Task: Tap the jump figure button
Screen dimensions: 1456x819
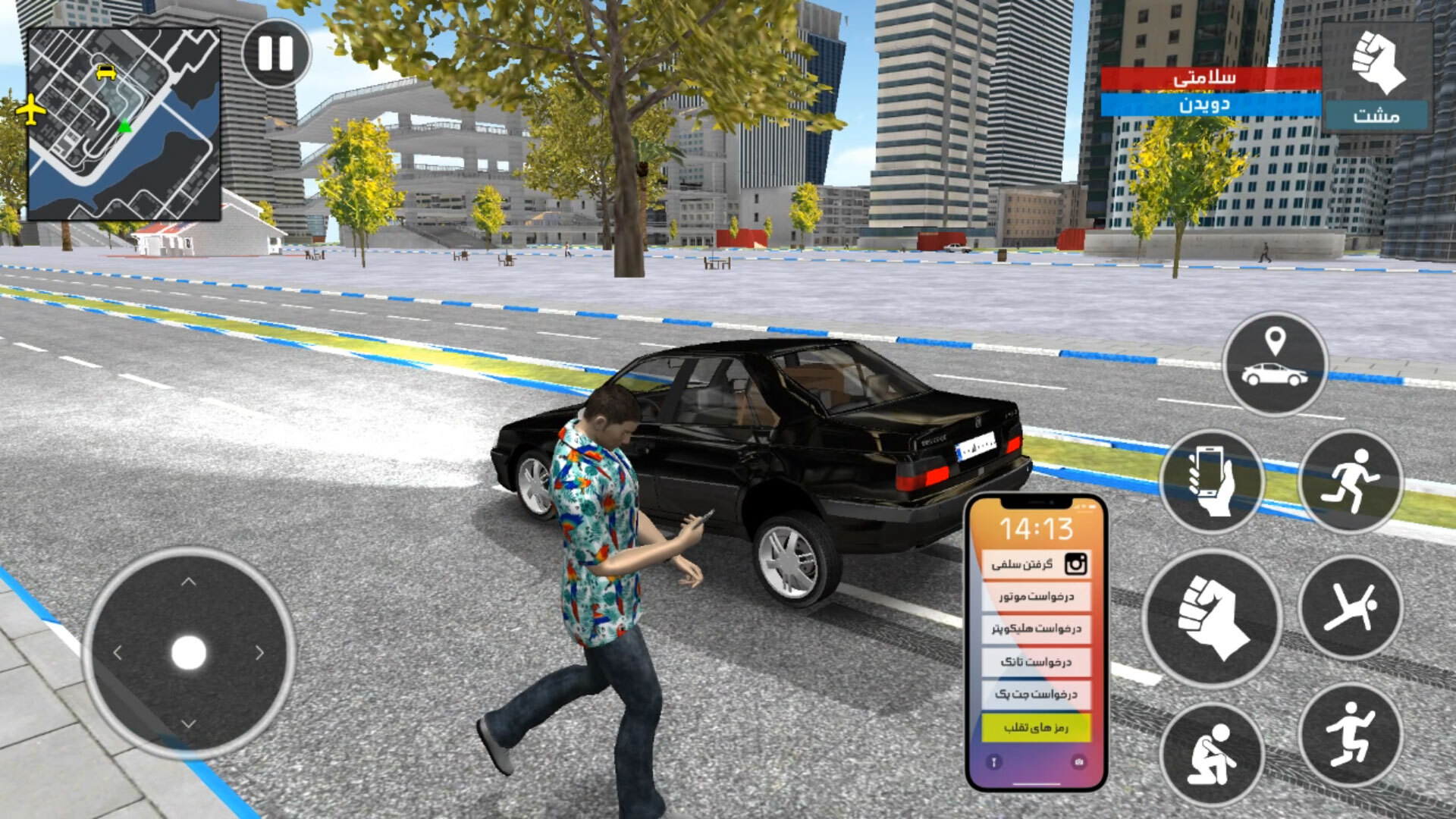Action: pyautogui.click(x=1351, y=734)
